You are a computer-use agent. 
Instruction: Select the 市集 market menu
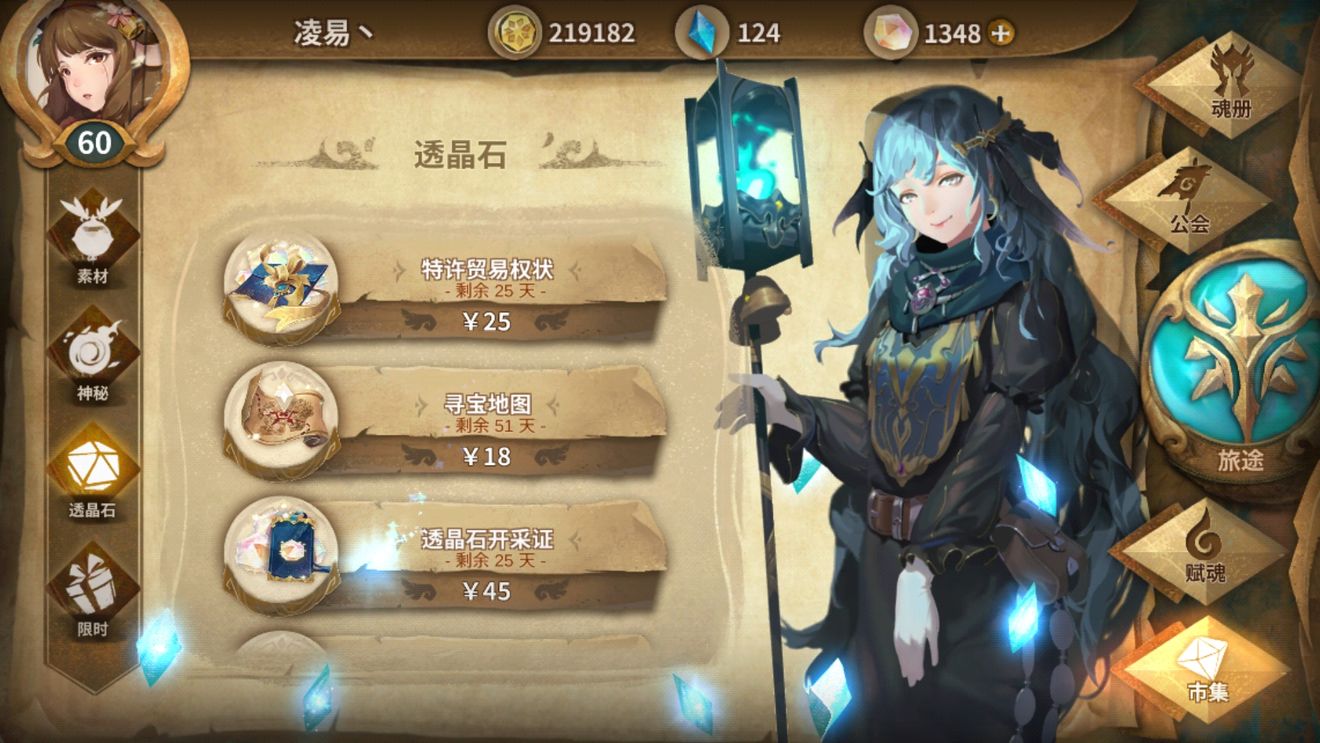[x=1206, y=669]
